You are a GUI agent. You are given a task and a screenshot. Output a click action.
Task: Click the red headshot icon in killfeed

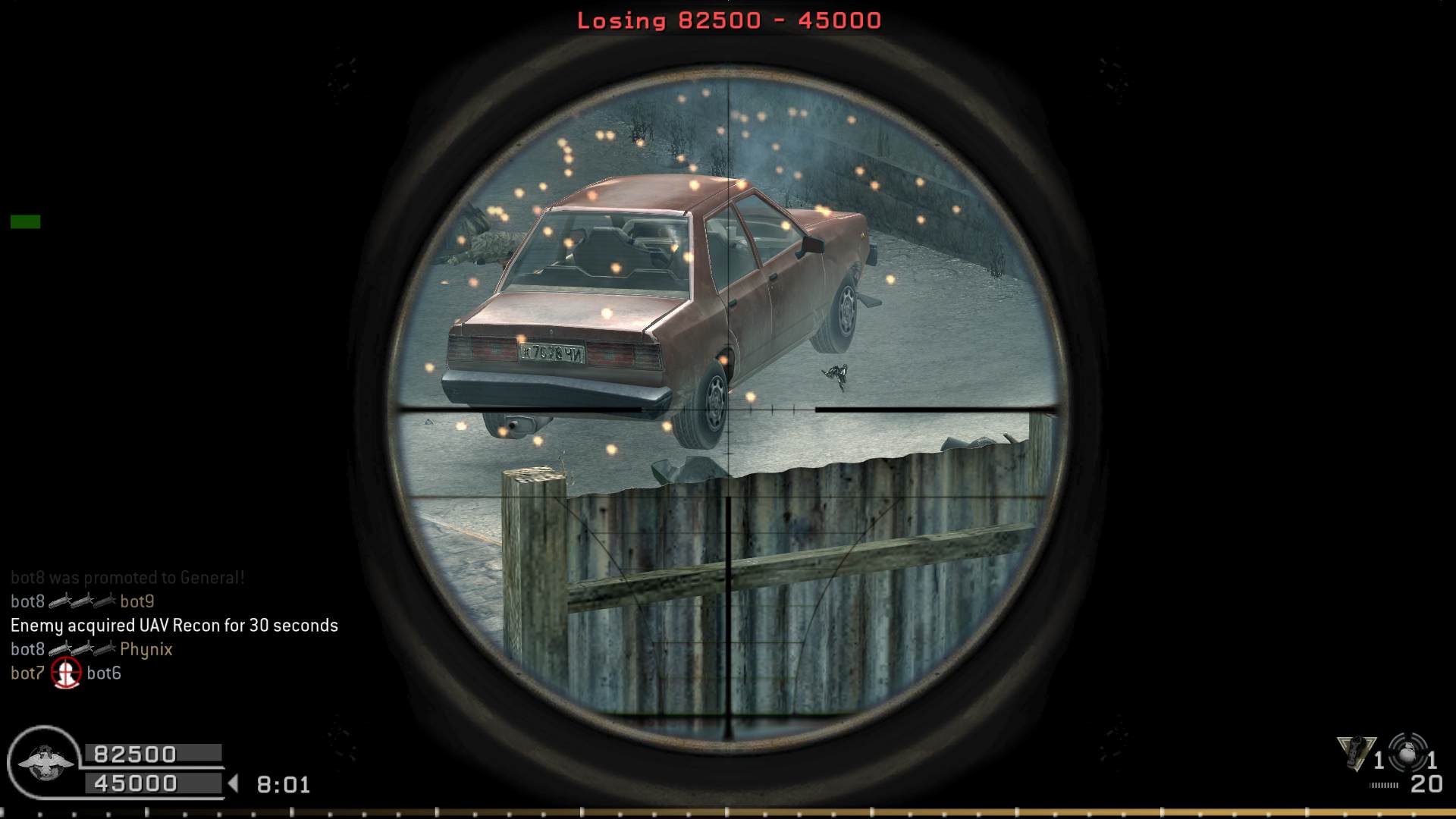coord(66,673)
